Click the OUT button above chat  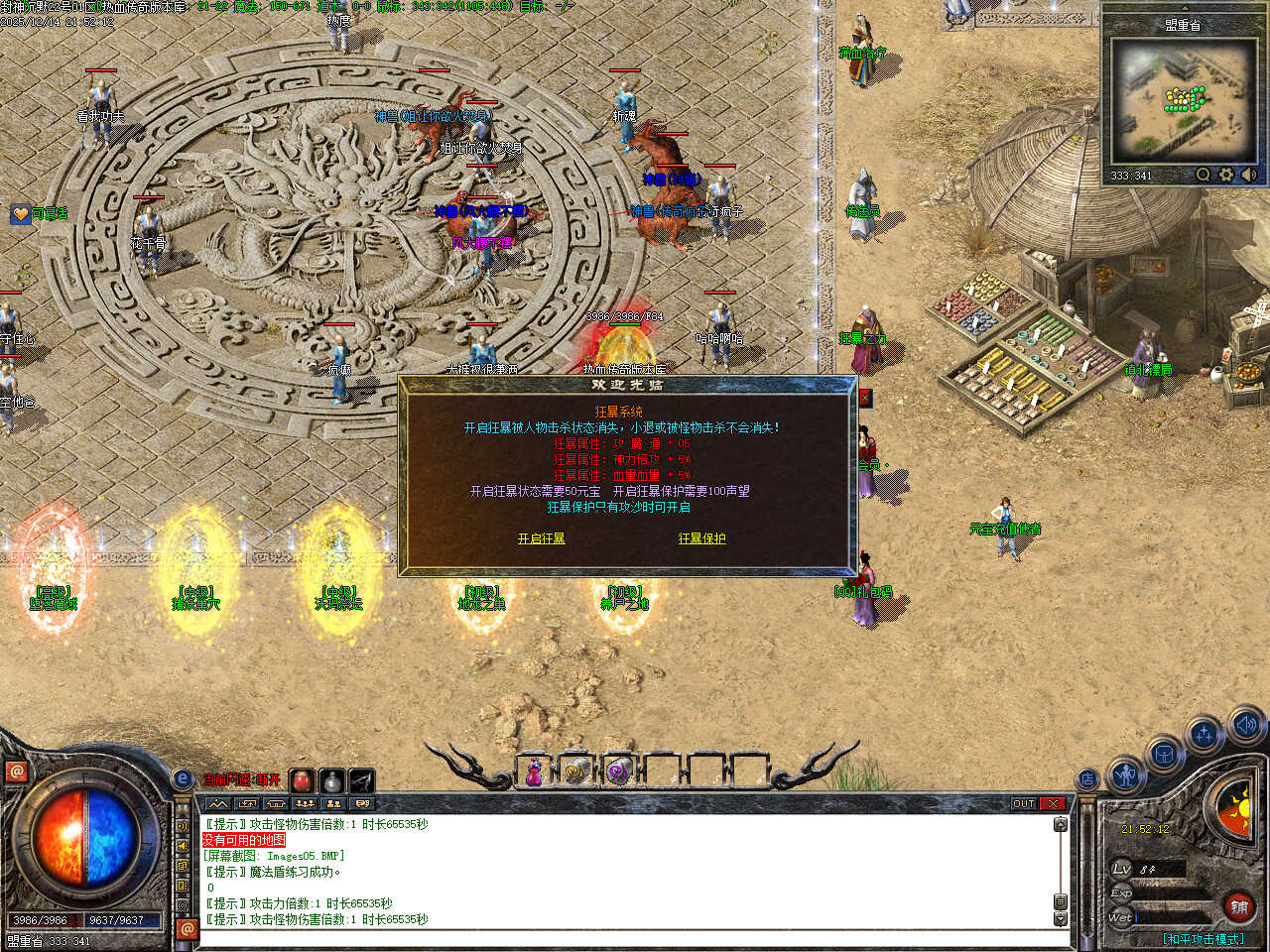pos(1024,803)
